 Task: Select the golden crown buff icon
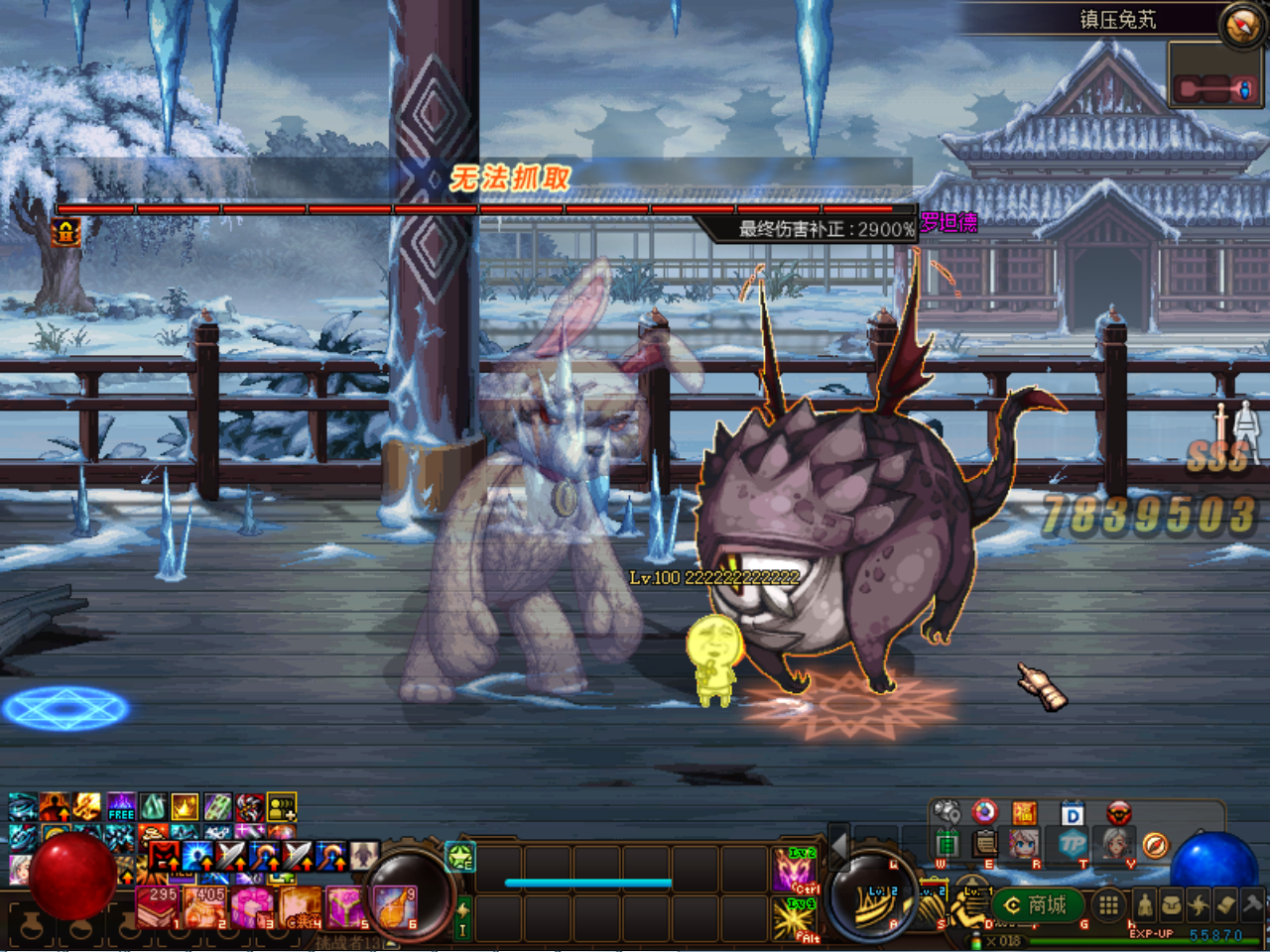tap(186, 806)
